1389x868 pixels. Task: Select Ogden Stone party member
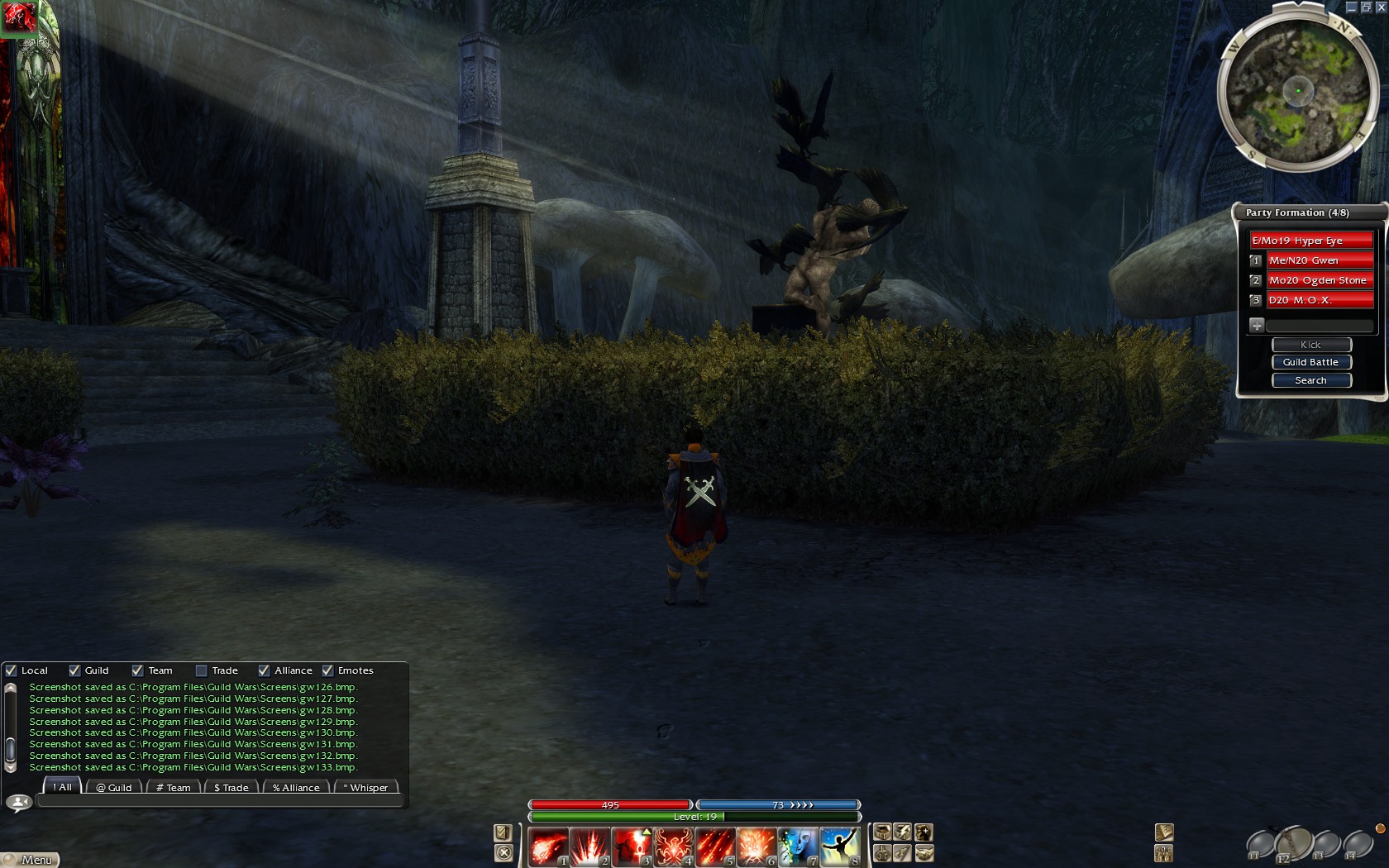click(x=1320, y=280)
